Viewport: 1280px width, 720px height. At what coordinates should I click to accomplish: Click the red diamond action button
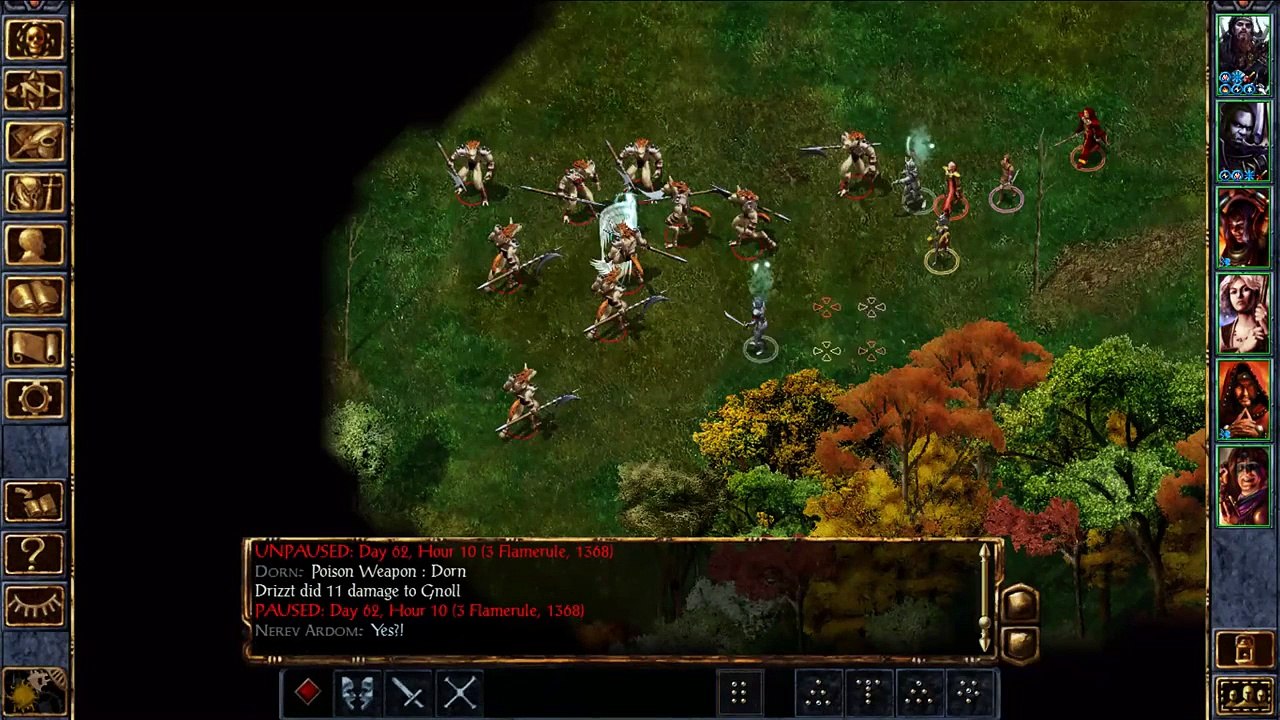pyautogui.click(x=307, y=692)
